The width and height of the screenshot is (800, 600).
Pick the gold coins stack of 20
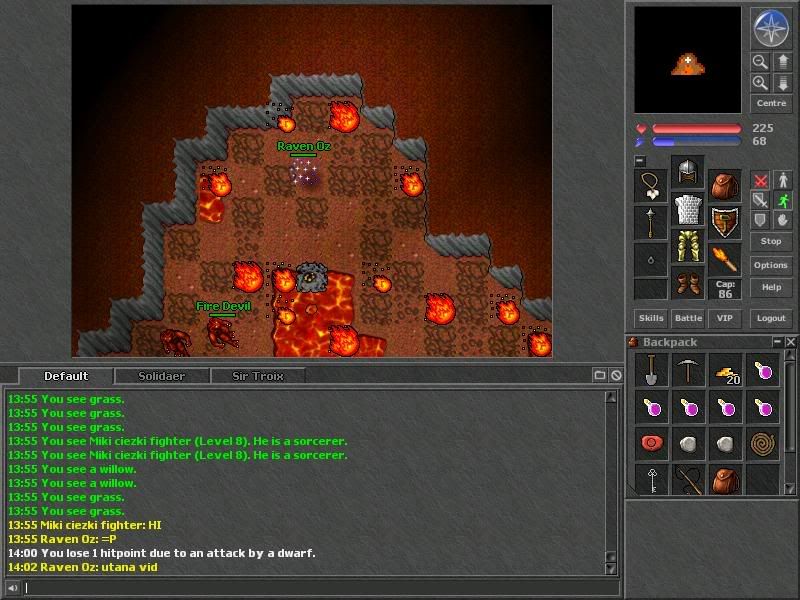[726, 372]
